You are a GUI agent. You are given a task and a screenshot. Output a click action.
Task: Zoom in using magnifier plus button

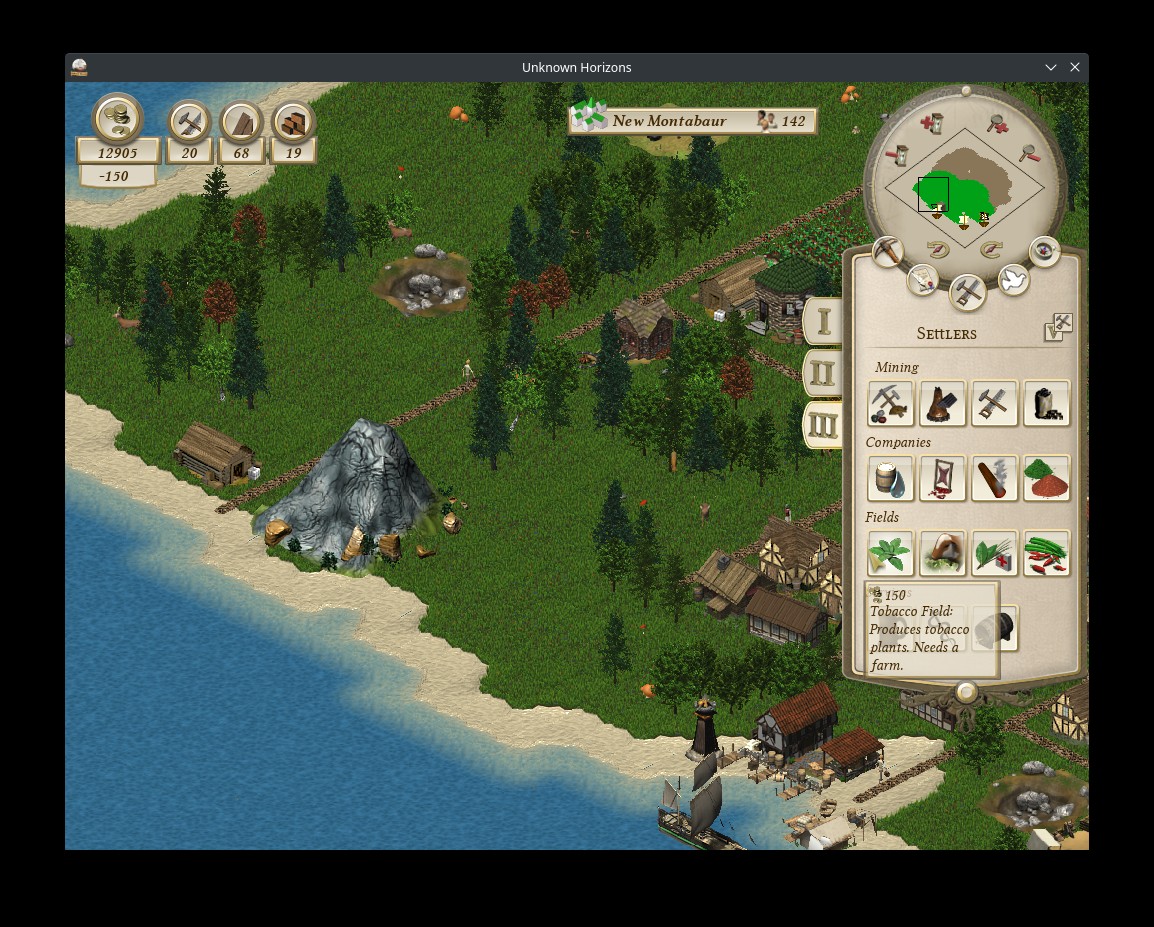997,123
